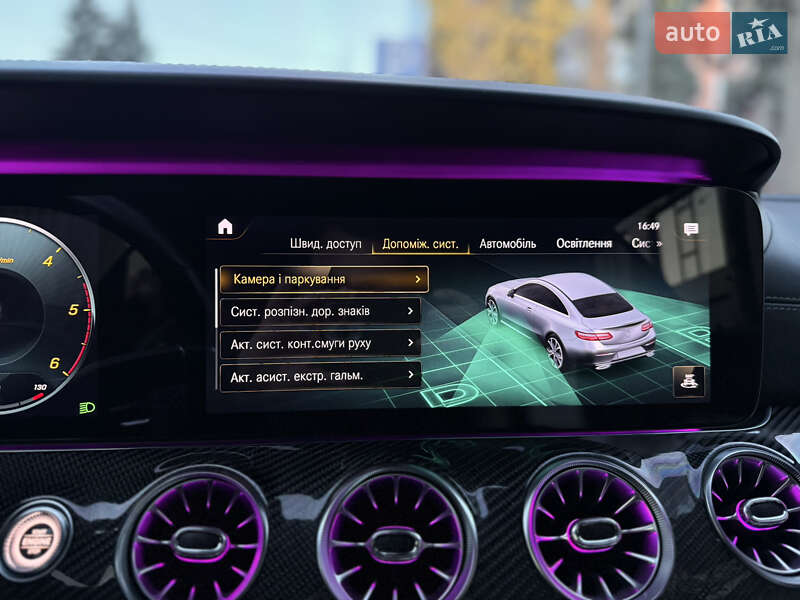The height and width of the screenshot is (600, 800).
Task: Choose Сист. розпізн. дор. знаків
Action: tap(320, 311)
